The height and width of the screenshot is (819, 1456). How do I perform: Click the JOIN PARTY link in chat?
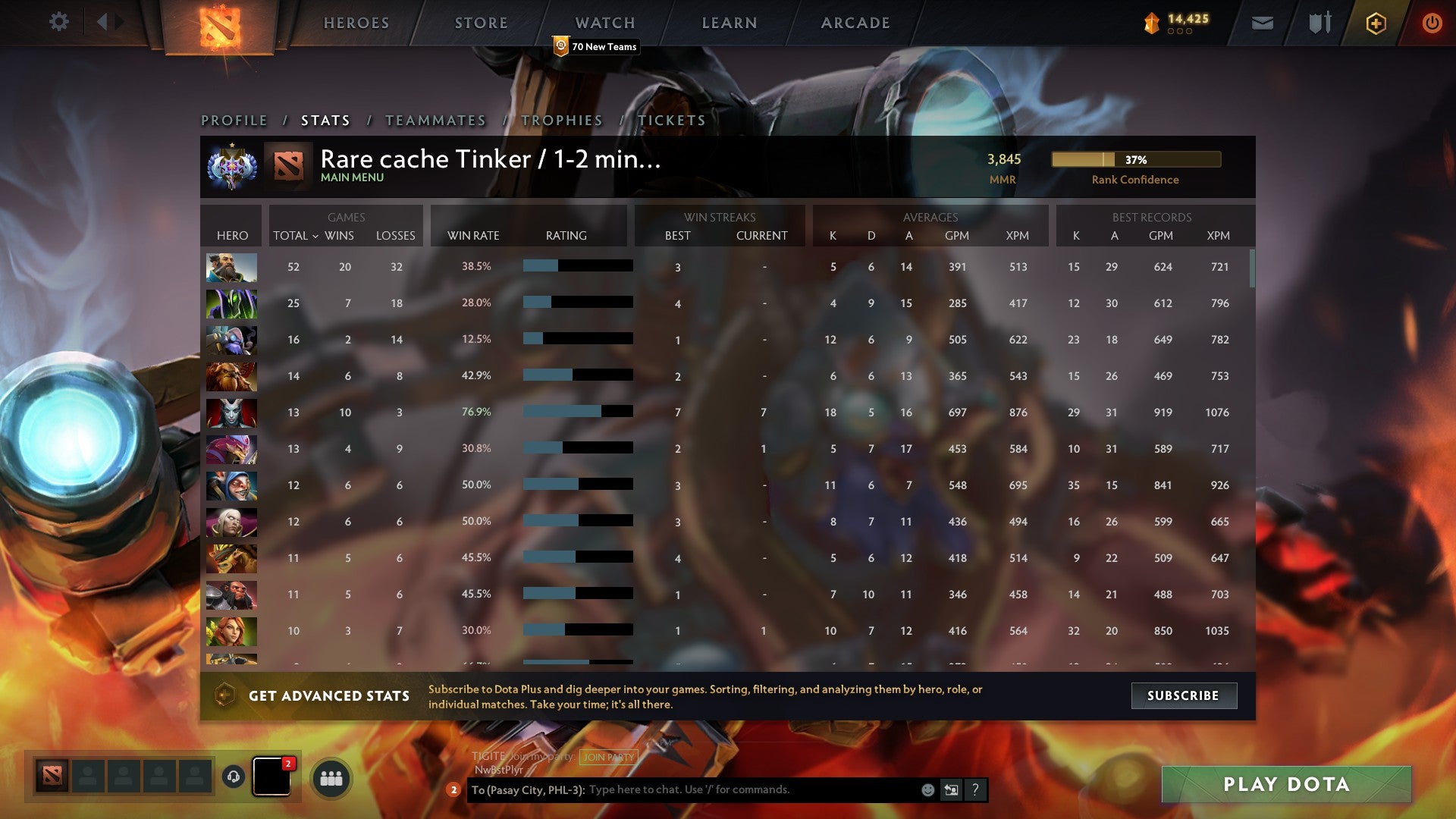point(607,757)
